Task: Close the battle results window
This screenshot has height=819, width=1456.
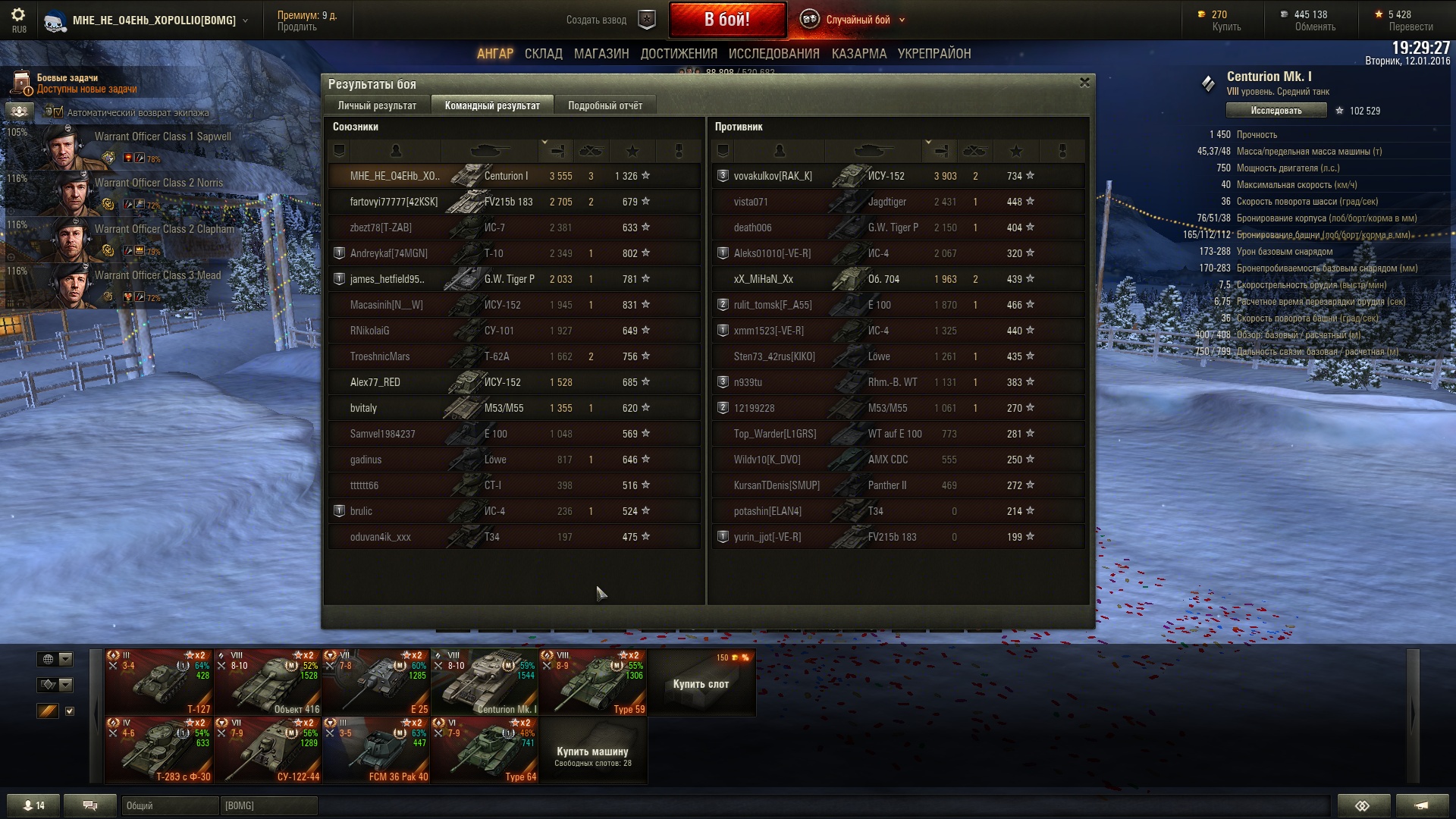Action: point(1084,83)
